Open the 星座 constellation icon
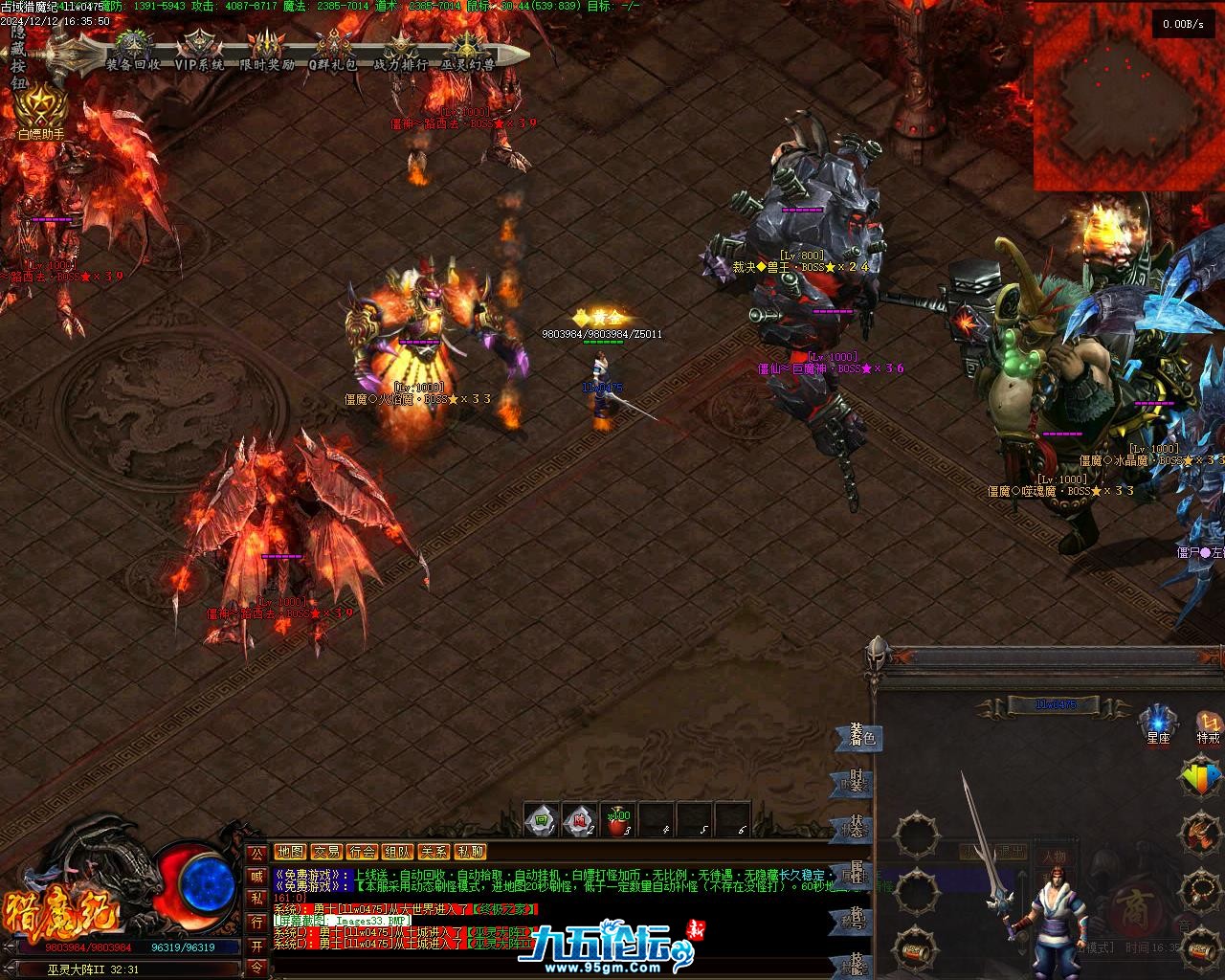Image resolution: width=1225 pixels, height=980 pixels. click(1158, 724)
